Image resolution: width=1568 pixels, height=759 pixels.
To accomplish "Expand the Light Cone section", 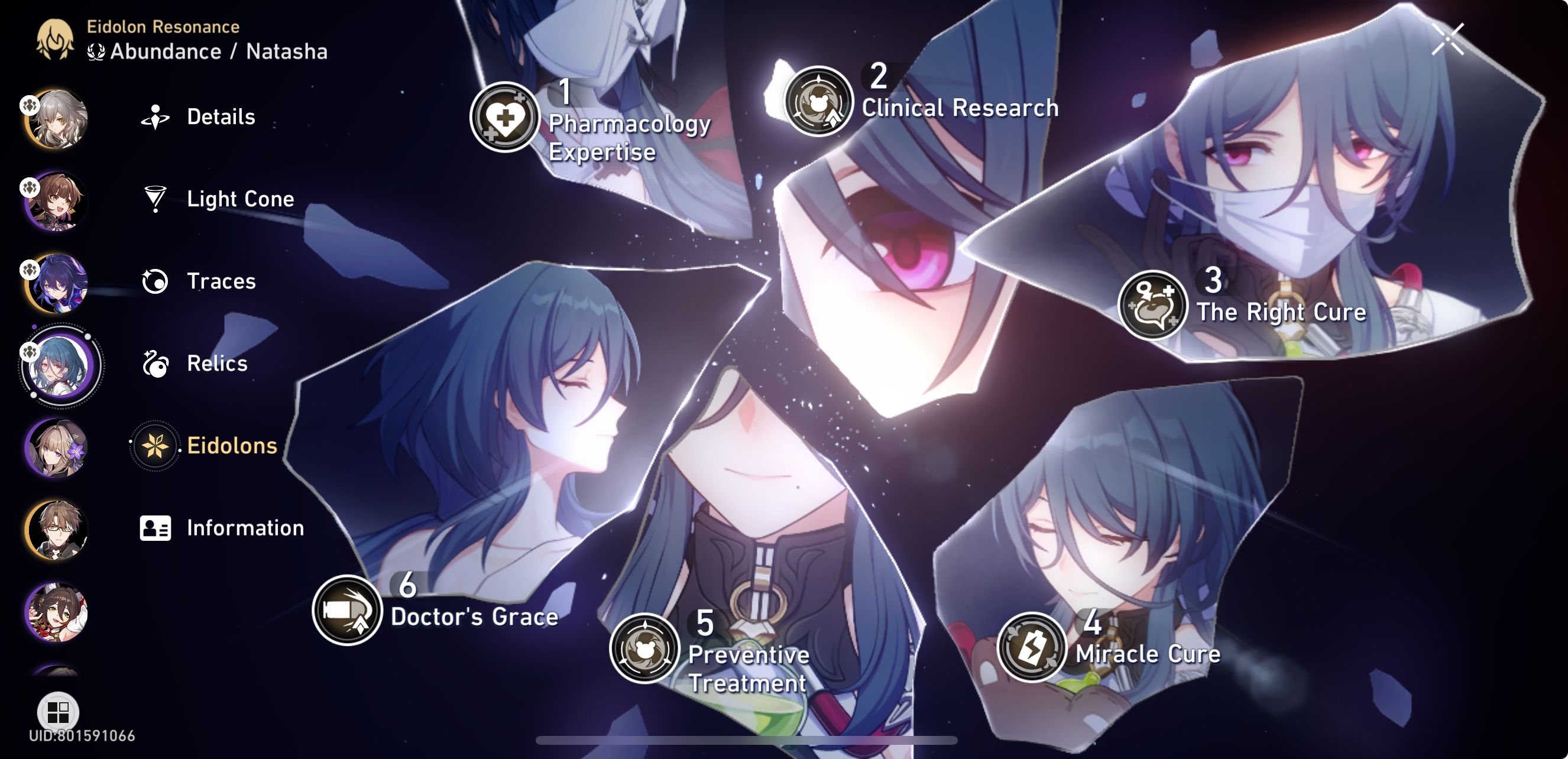I will (240, 199).
